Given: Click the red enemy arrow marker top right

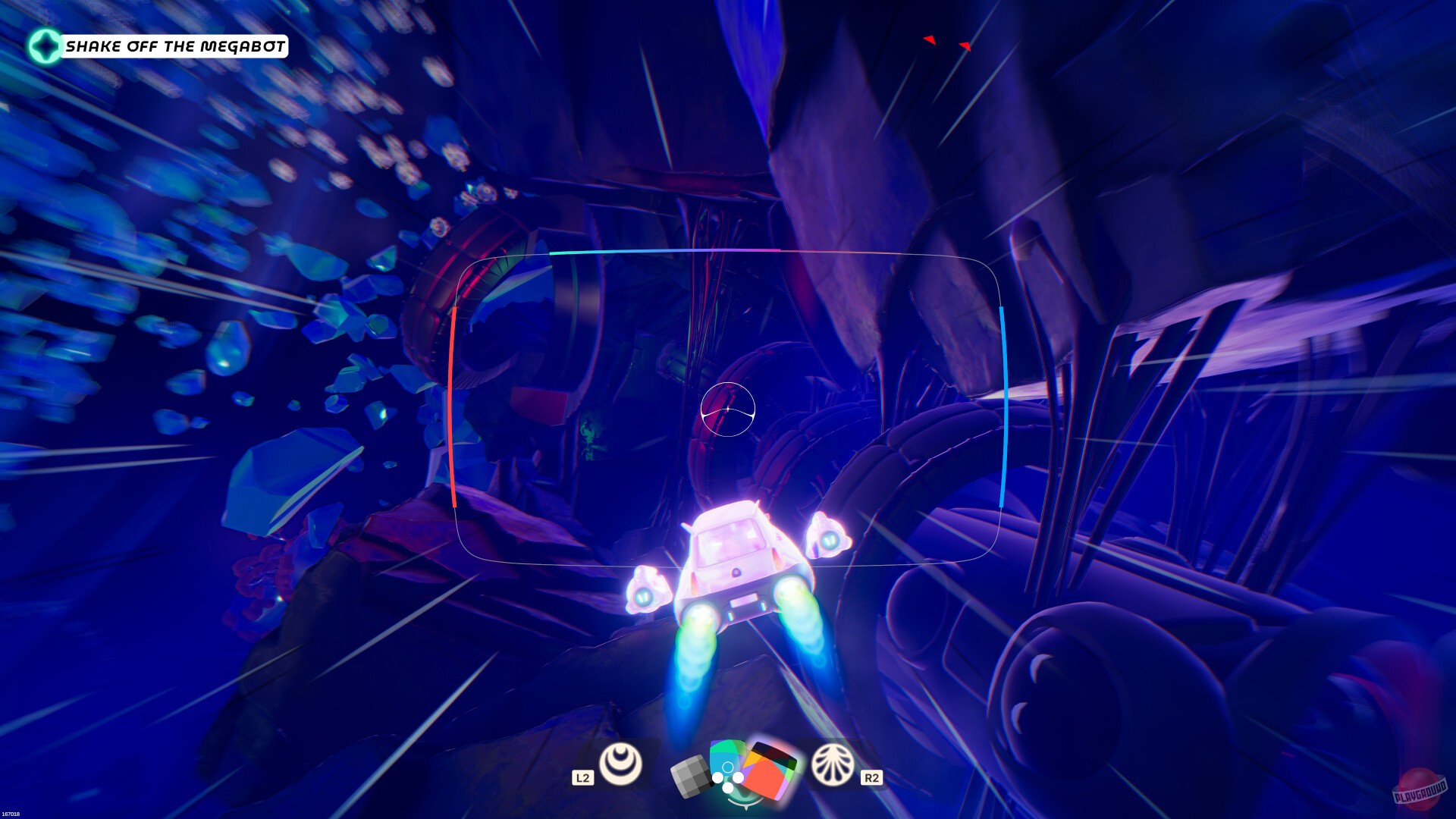Looking at the screenshot, I should [928, 39].
